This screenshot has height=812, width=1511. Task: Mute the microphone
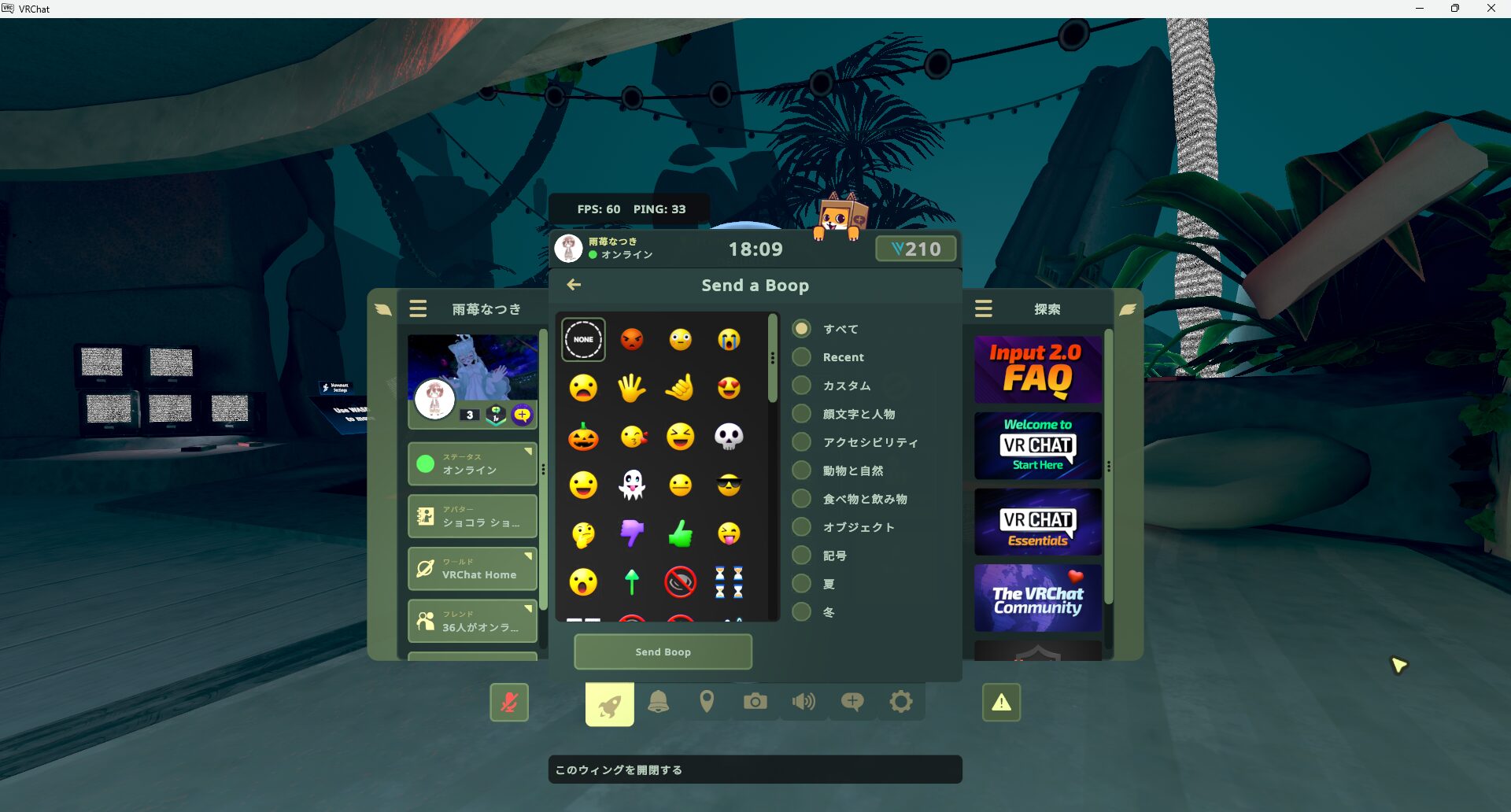[509, 703]
